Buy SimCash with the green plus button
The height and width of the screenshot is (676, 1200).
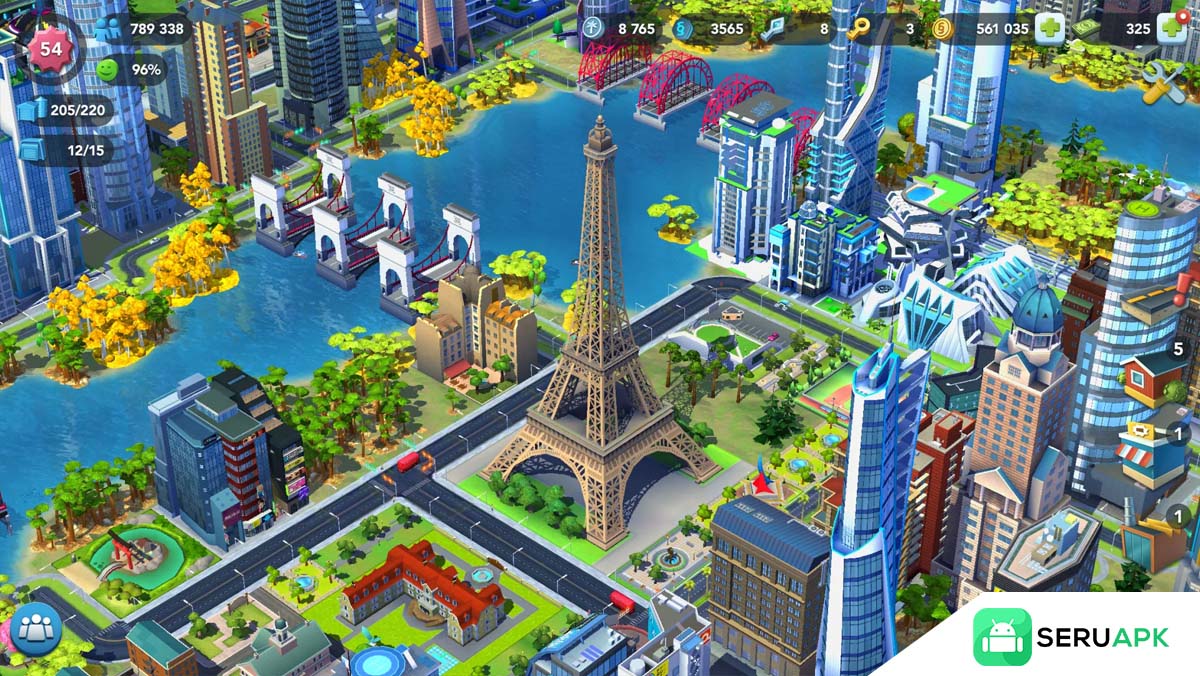(x=1172, y=28)
